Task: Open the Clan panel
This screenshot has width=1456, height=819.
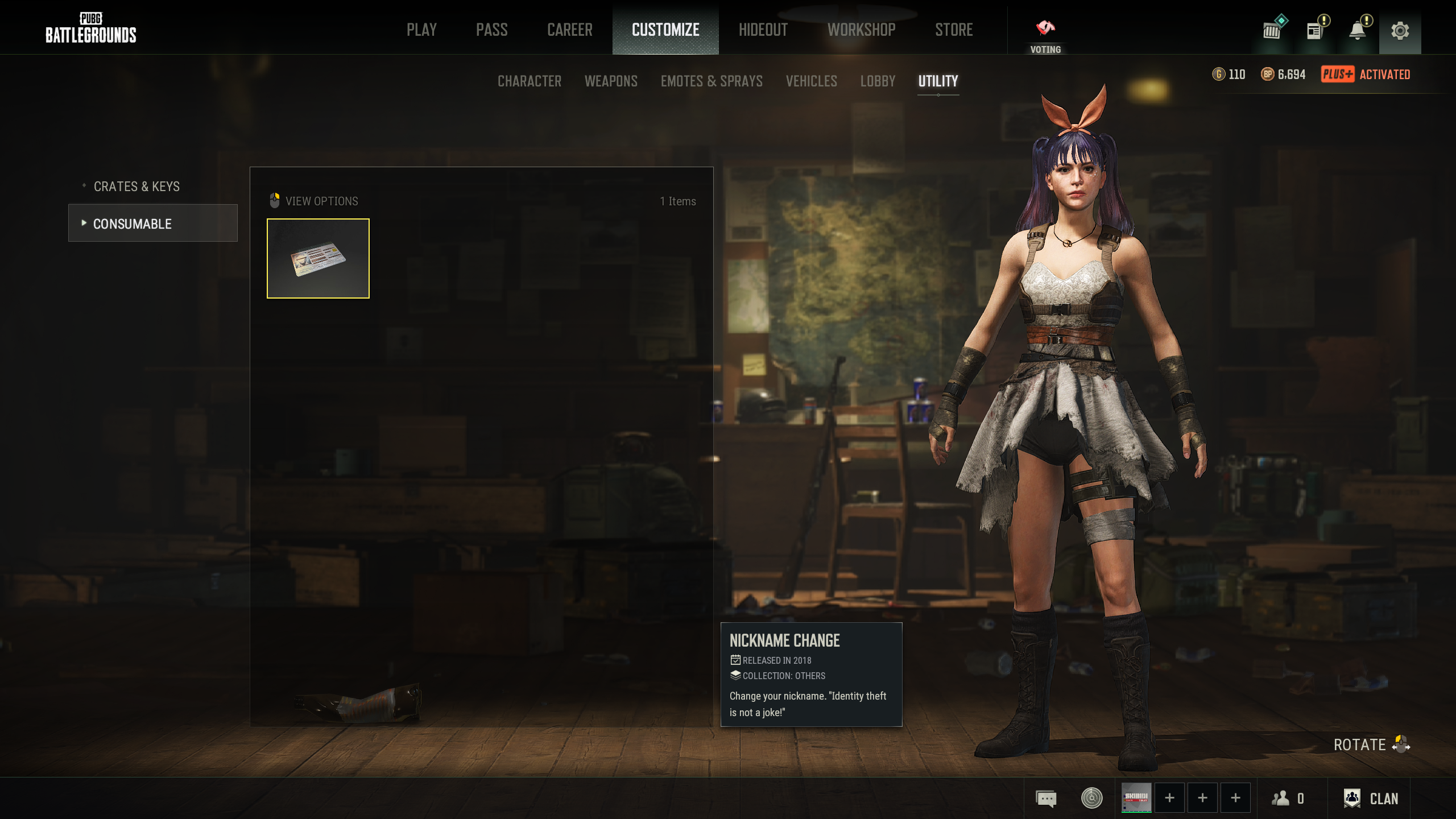Action: (x=1371, y=799)
